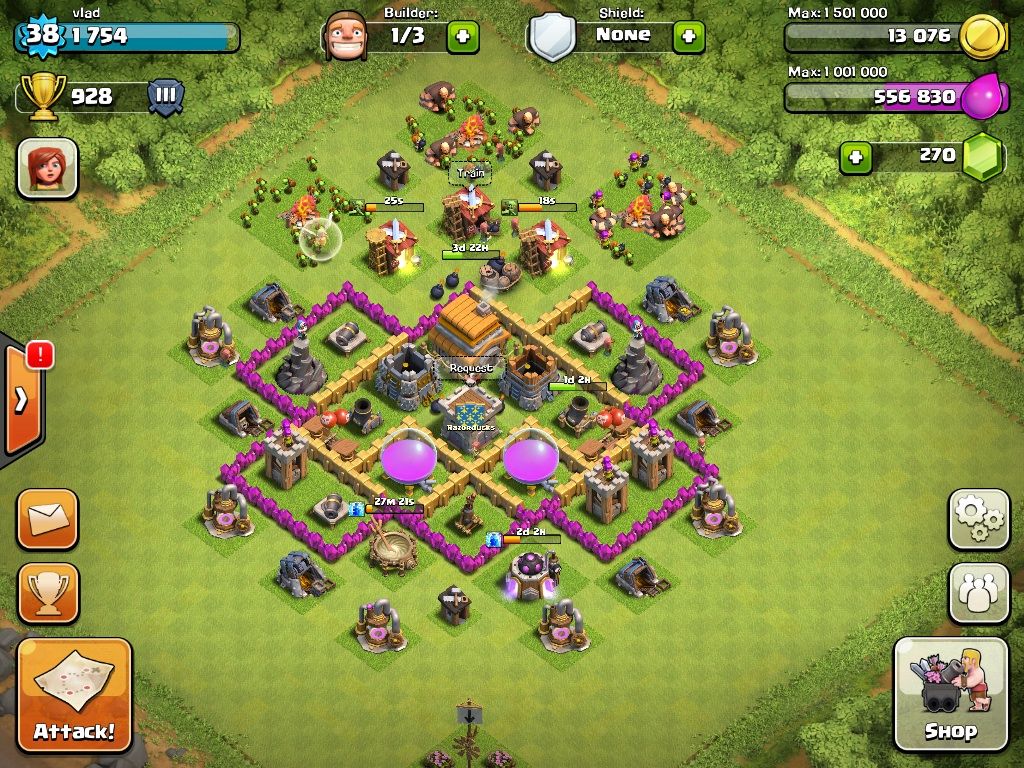Image resolution: width=1024 pixels, height=768 pixels.
Task: Open the friends list button
Action: point(978,593)
